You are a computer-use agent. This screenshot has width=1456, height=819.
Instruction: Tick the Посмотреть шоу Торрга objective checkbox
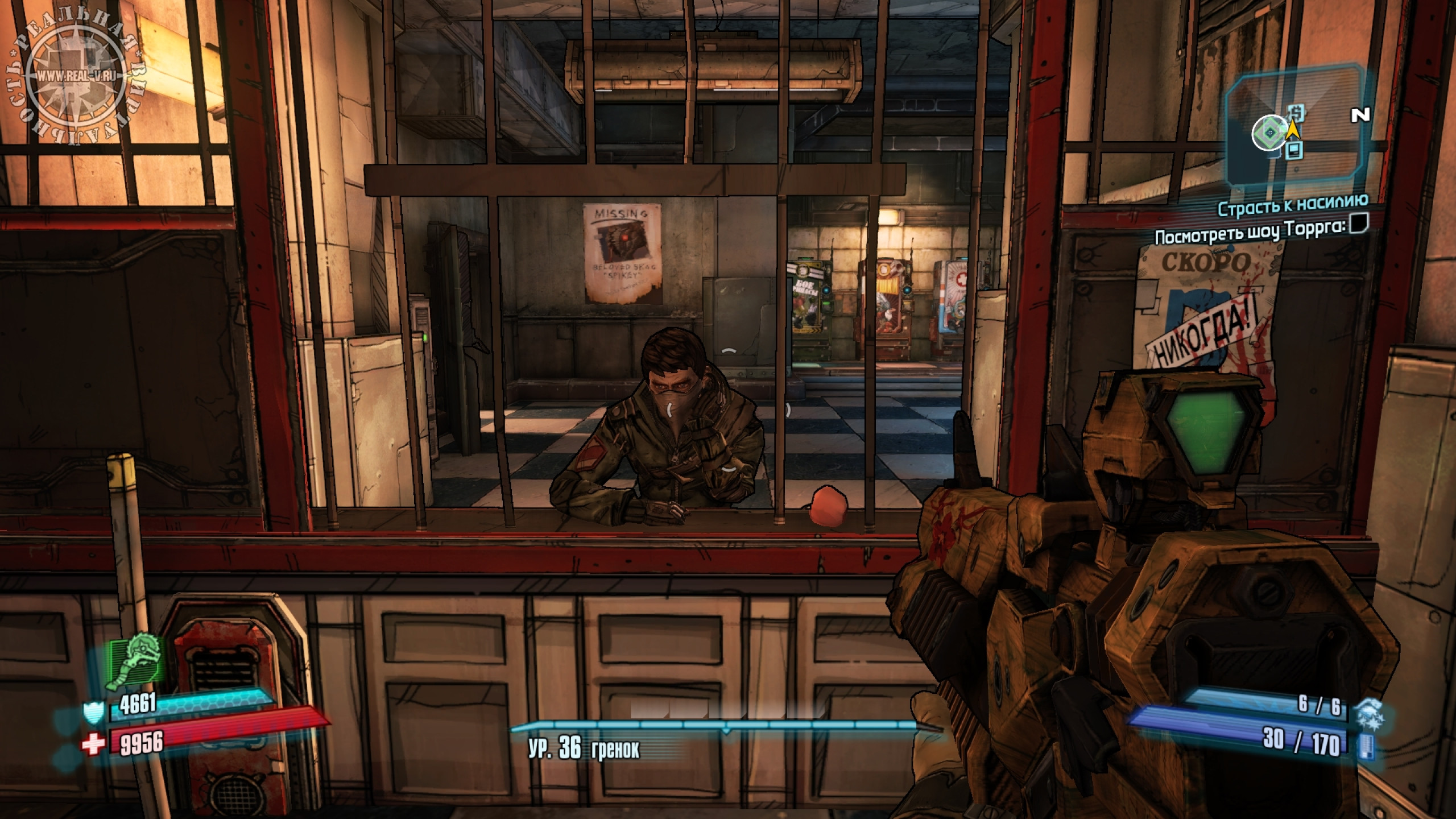point(1357,225)
